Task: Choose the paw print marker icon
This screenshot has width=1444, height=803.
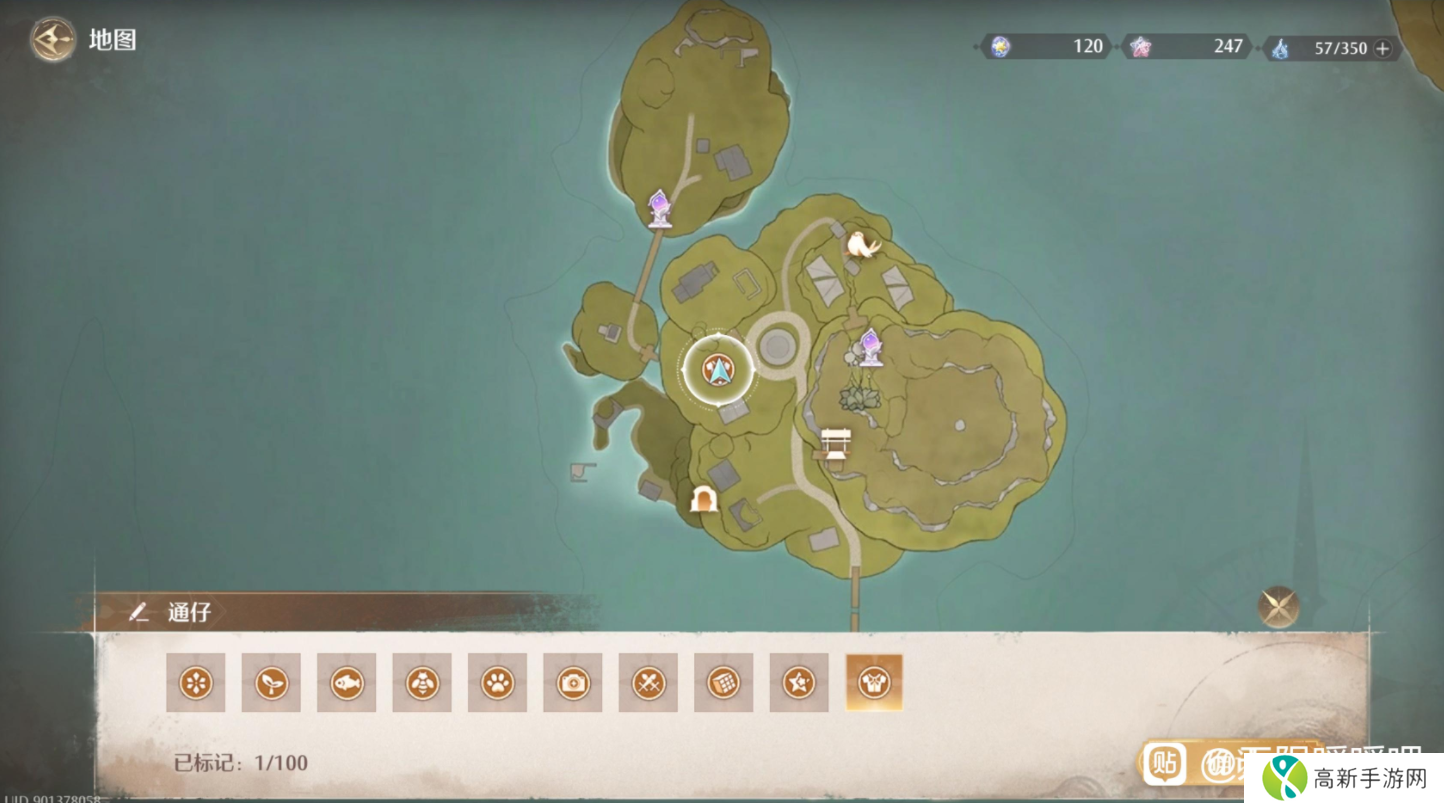Action: 498,683
